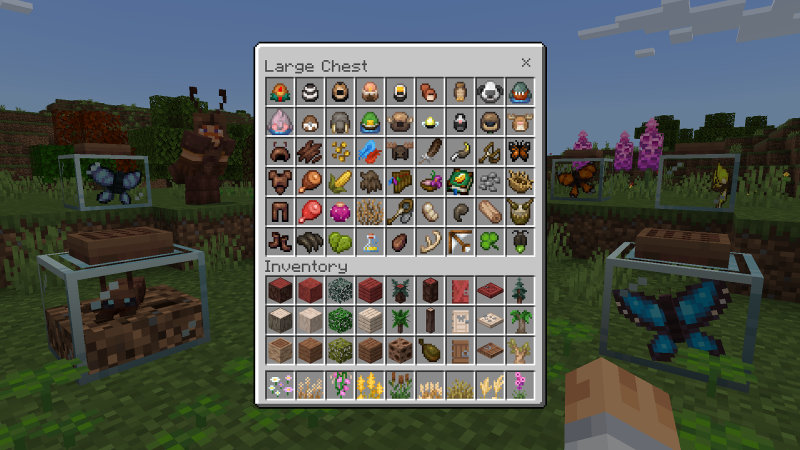Choose the pale wood door in inventory
The height and width of the screenshot is (450, 800).
point(460,321)
